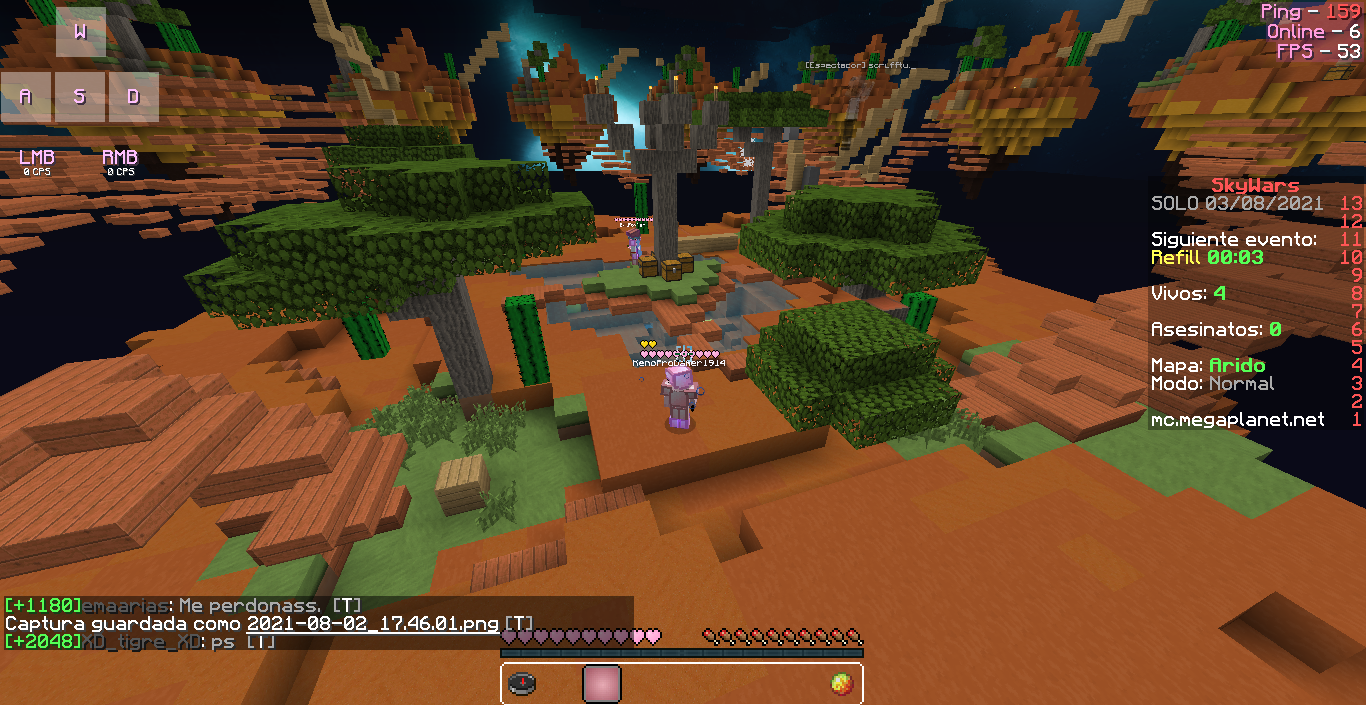This screenshot has height=705, width=1366.
Task: Click the [T] button after the screenshot filename
Action: coord(519,624)
